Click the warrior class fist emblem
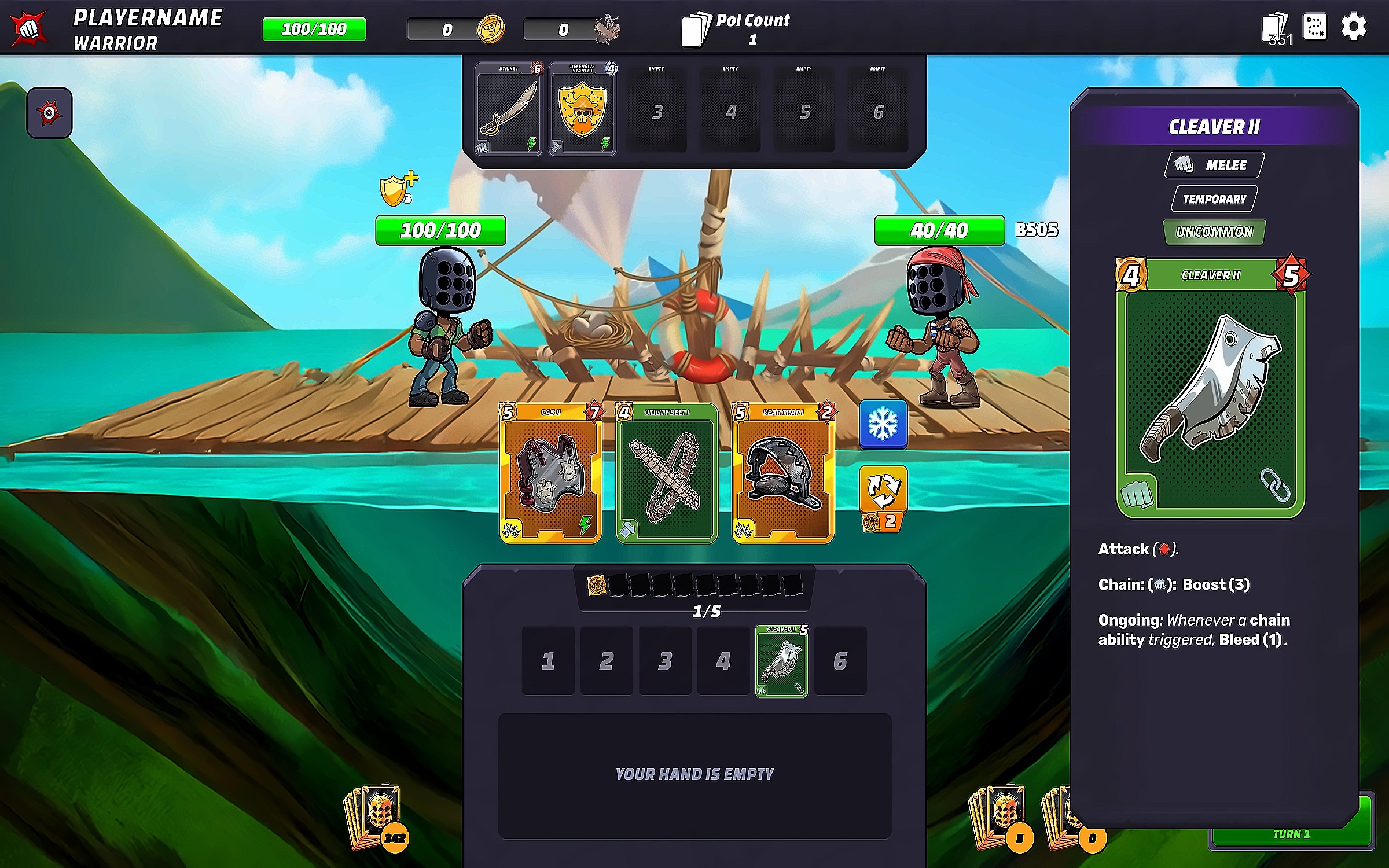The width and height of the screenshot is (1389, 868). click(28, 28)
